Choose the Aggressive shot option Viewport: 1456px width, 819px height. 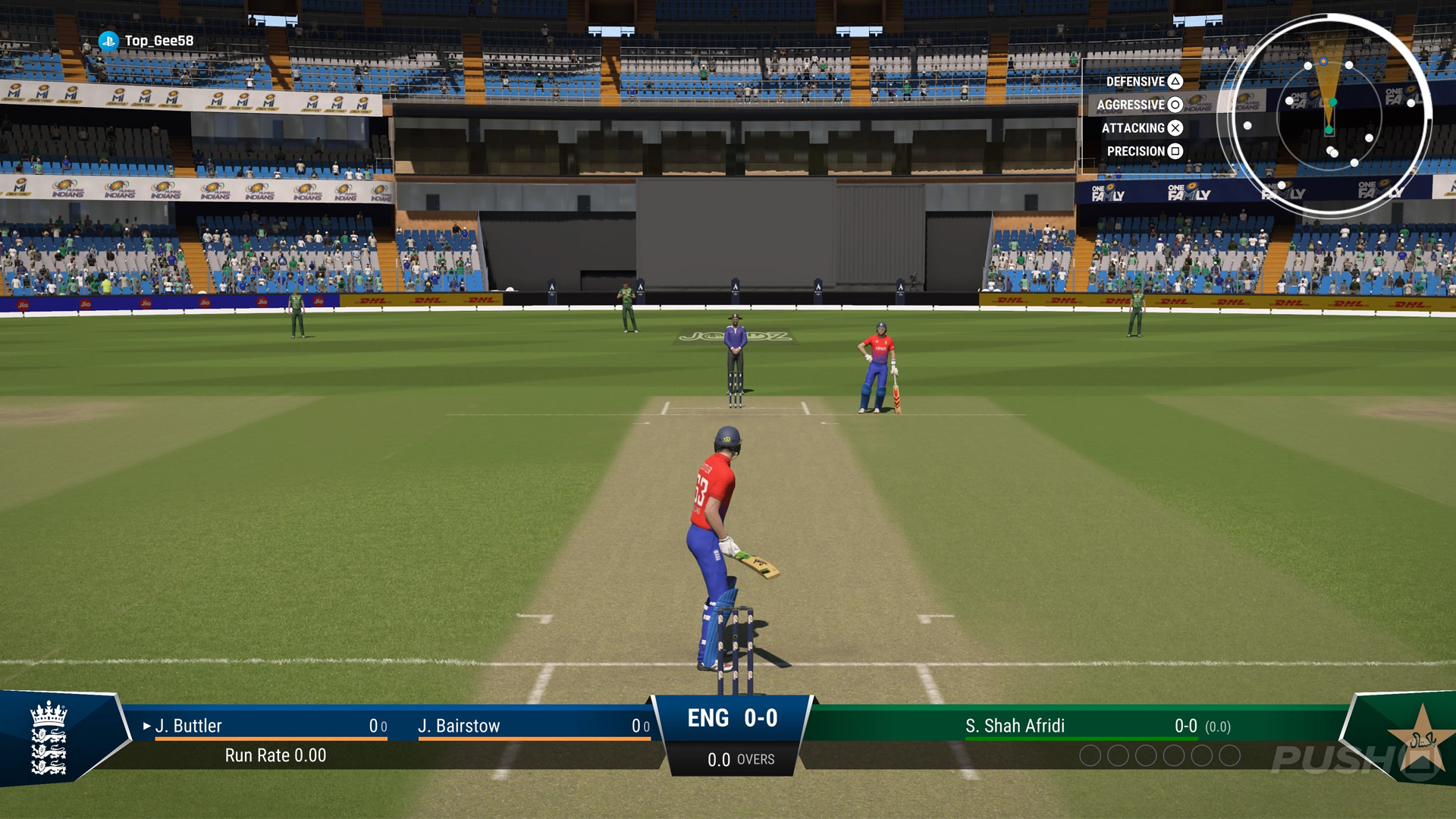(x=1138, y=105)
